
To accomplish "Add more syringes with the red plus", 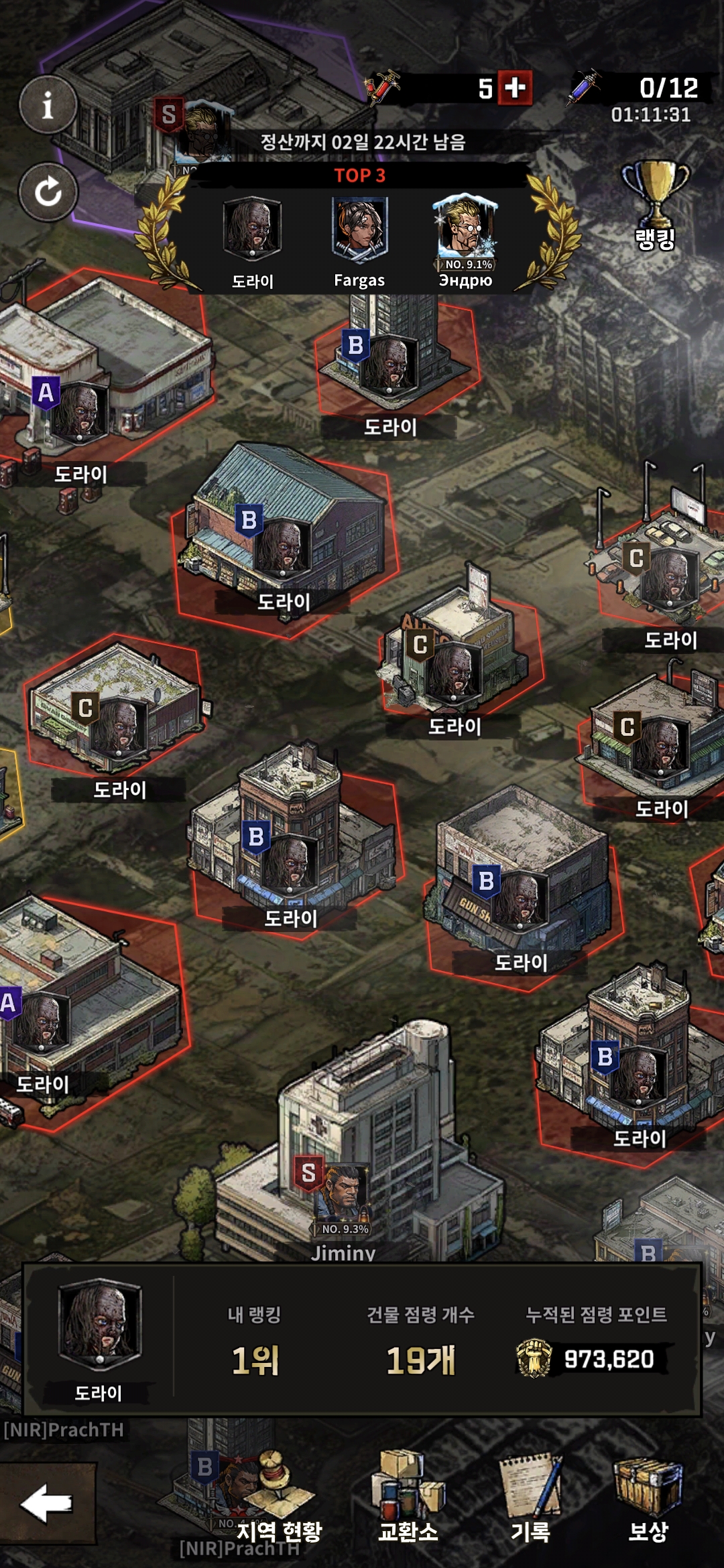I will [x=515, y=88].
